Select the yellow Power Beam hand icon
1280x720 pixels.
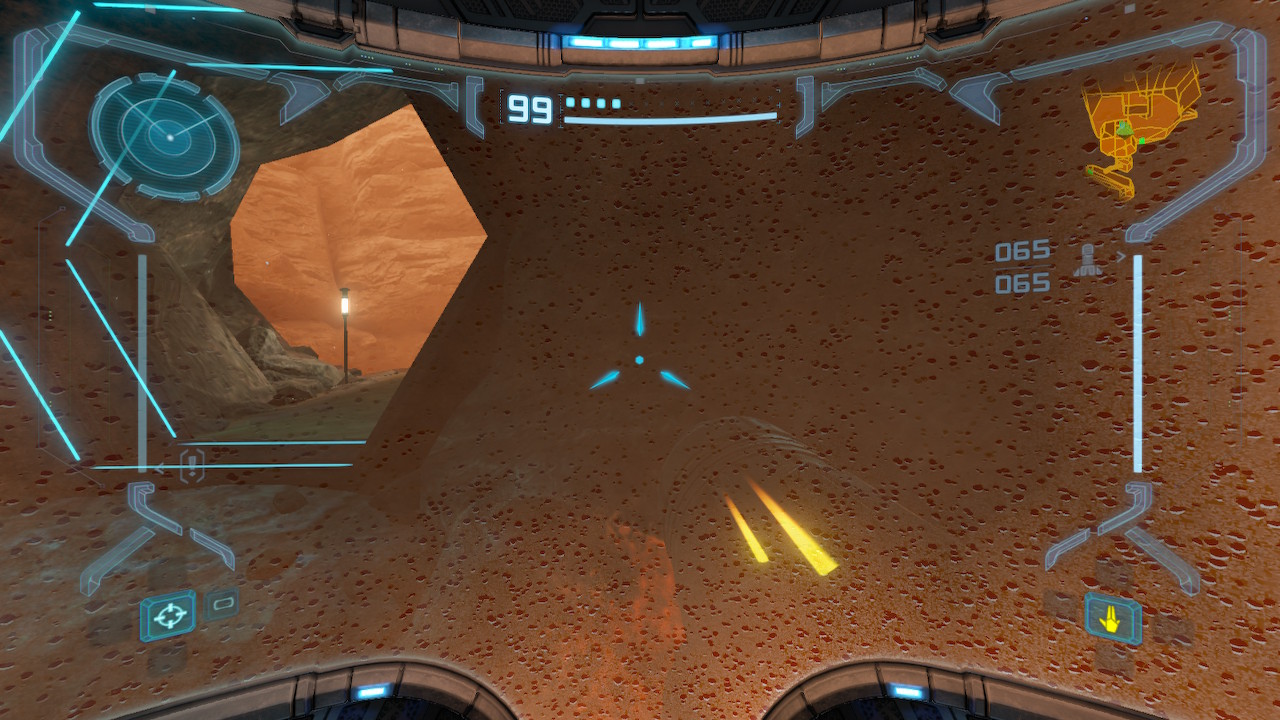[x=1112, y=620]
